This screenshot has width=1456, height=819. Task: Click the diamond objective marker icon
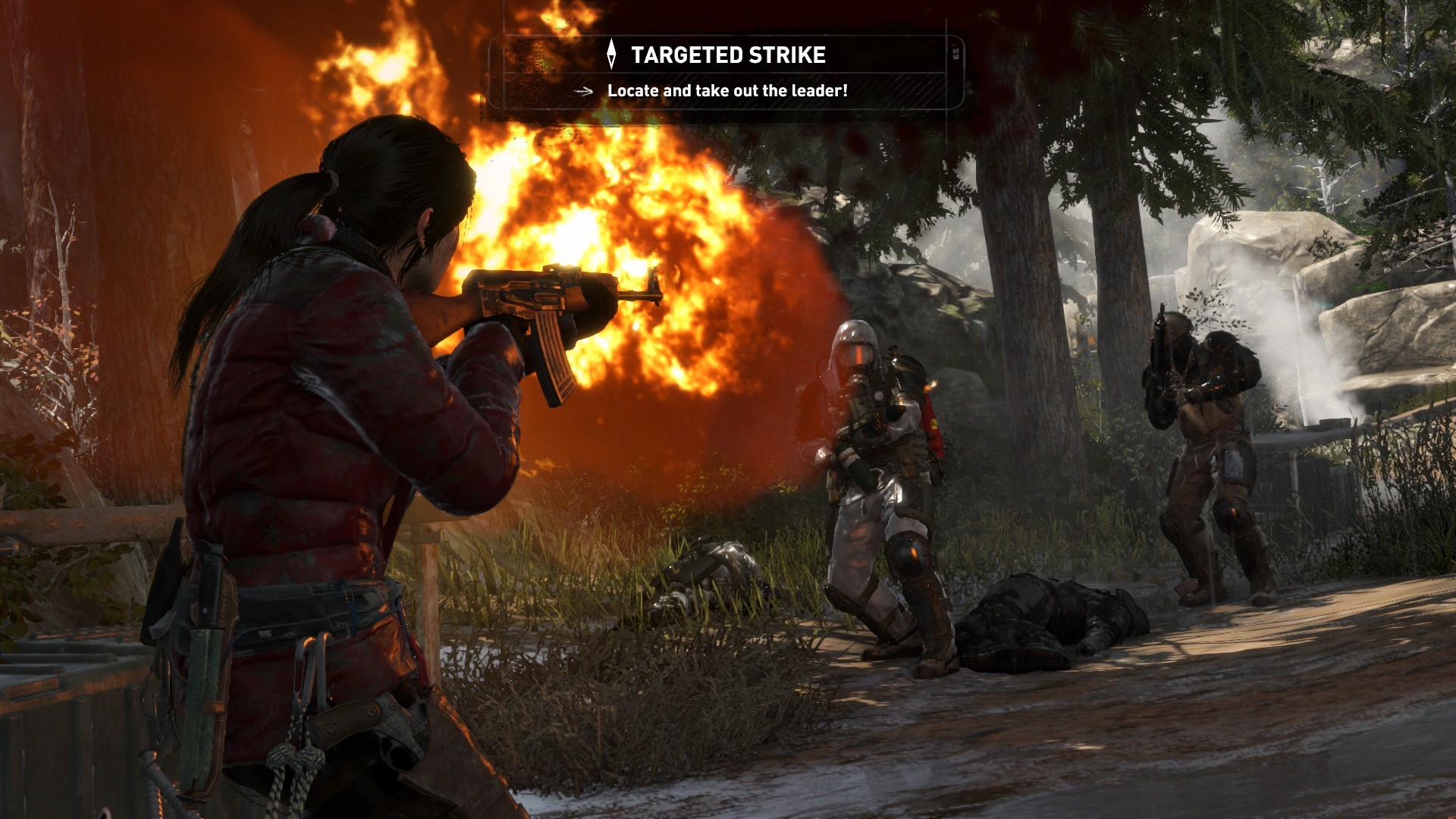[611, 55]
